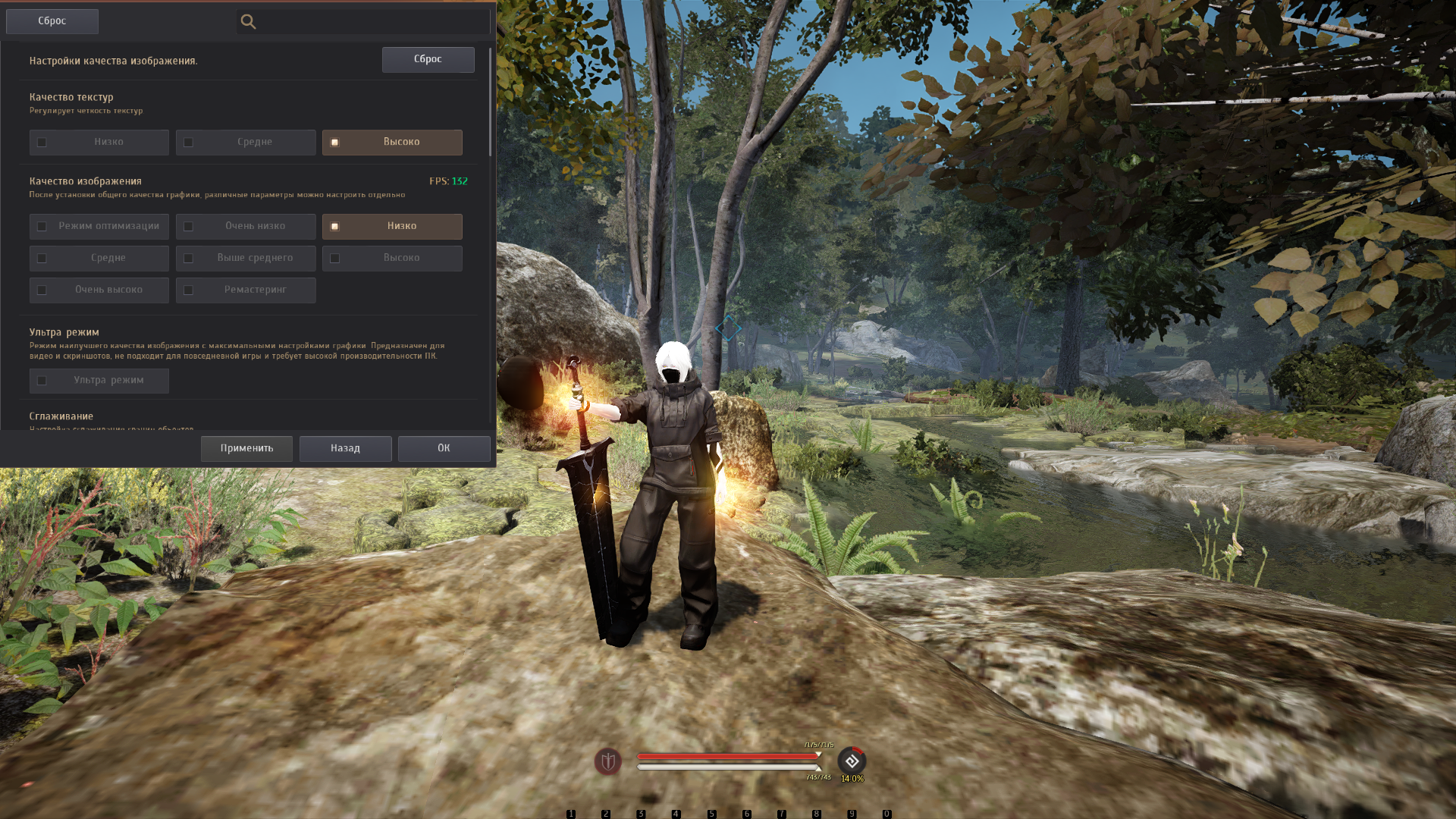1456x819 pixels.
Task: Select the Выше среднего graphics preset
Action: pos(246,259)
